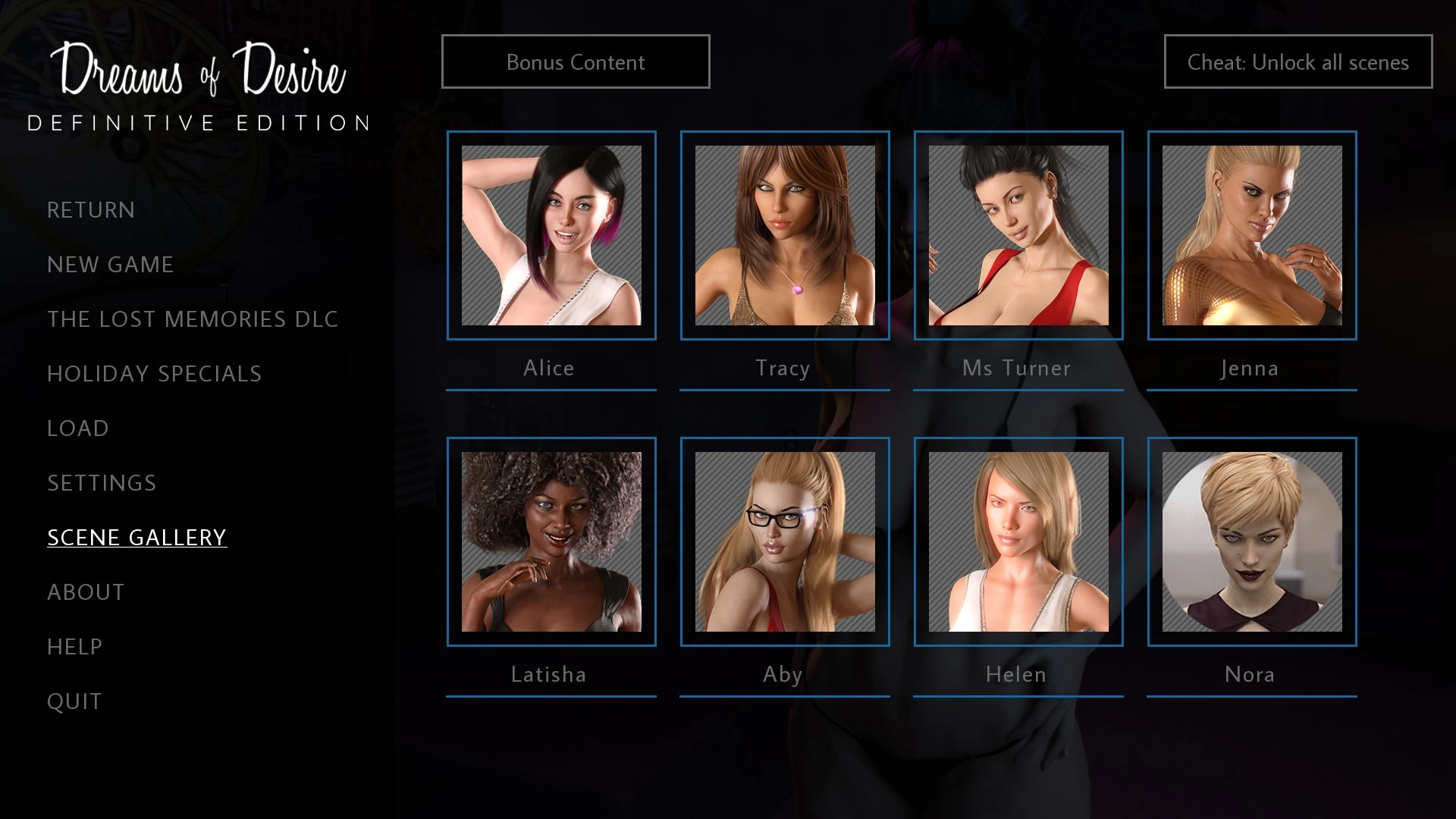Click Cheat: Unlock all scenes button

click(1298, 62)
